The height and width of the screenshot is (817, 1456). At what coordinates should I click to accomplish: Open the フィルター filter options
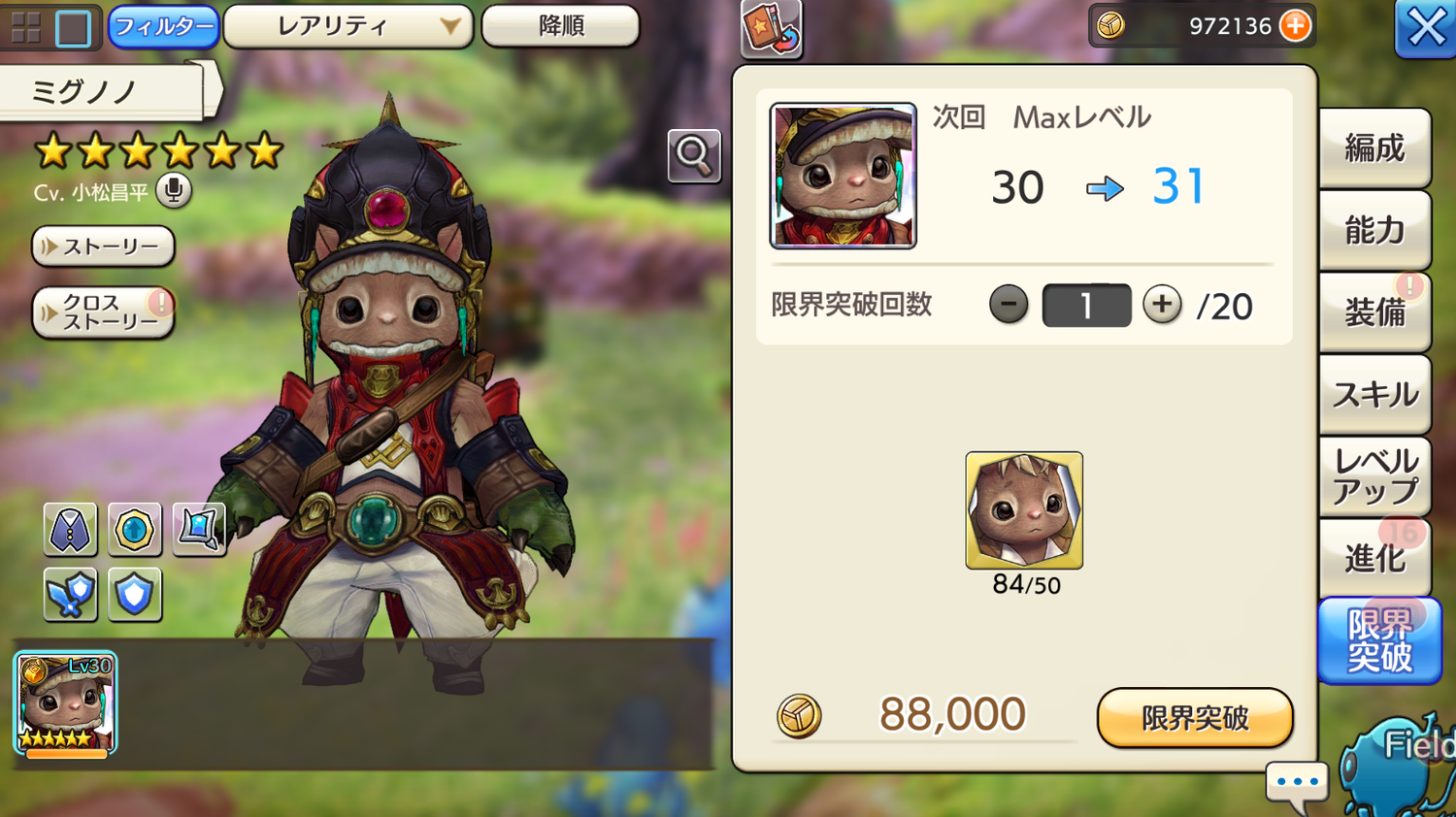[163, 26]
